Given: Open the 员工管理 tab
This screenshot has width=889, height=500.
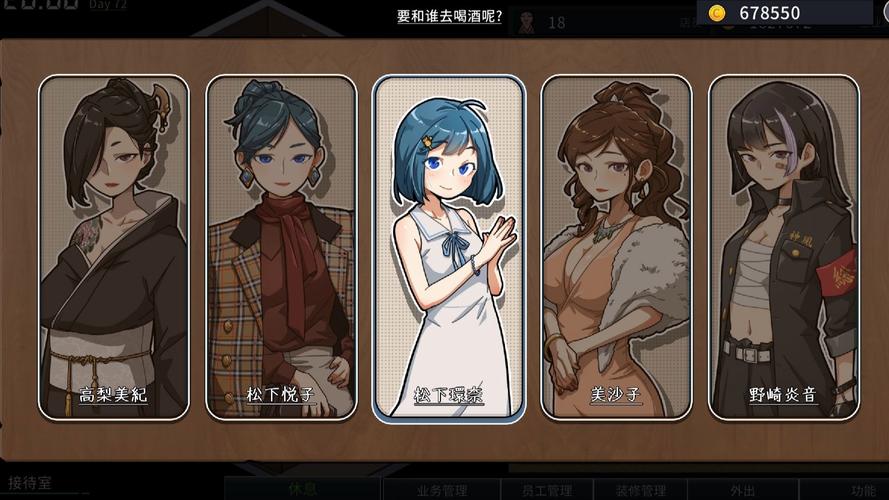Looking at the screenshot, I should [x=546, y=490].
